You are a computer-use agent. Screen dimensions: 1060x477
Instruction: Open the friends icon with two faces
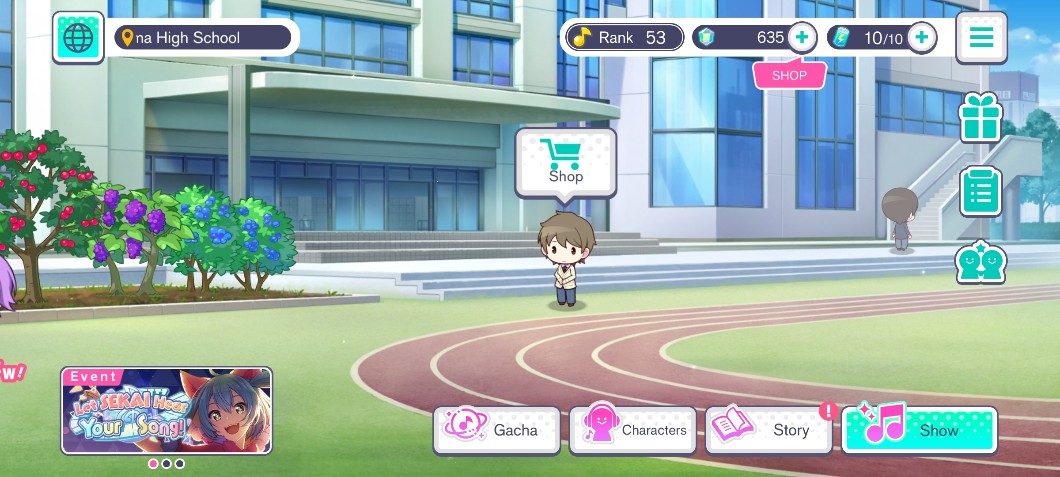pyautogui.click(x=980, y=263)
